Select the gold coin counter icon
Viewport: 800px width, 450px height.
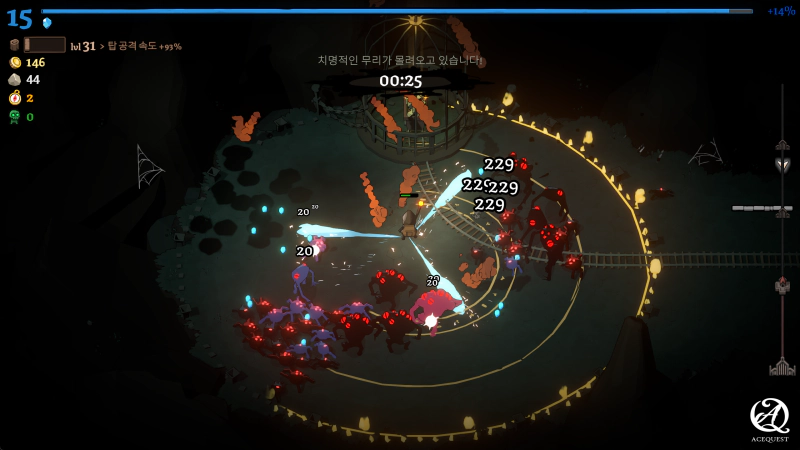click(x=14, y=62)
